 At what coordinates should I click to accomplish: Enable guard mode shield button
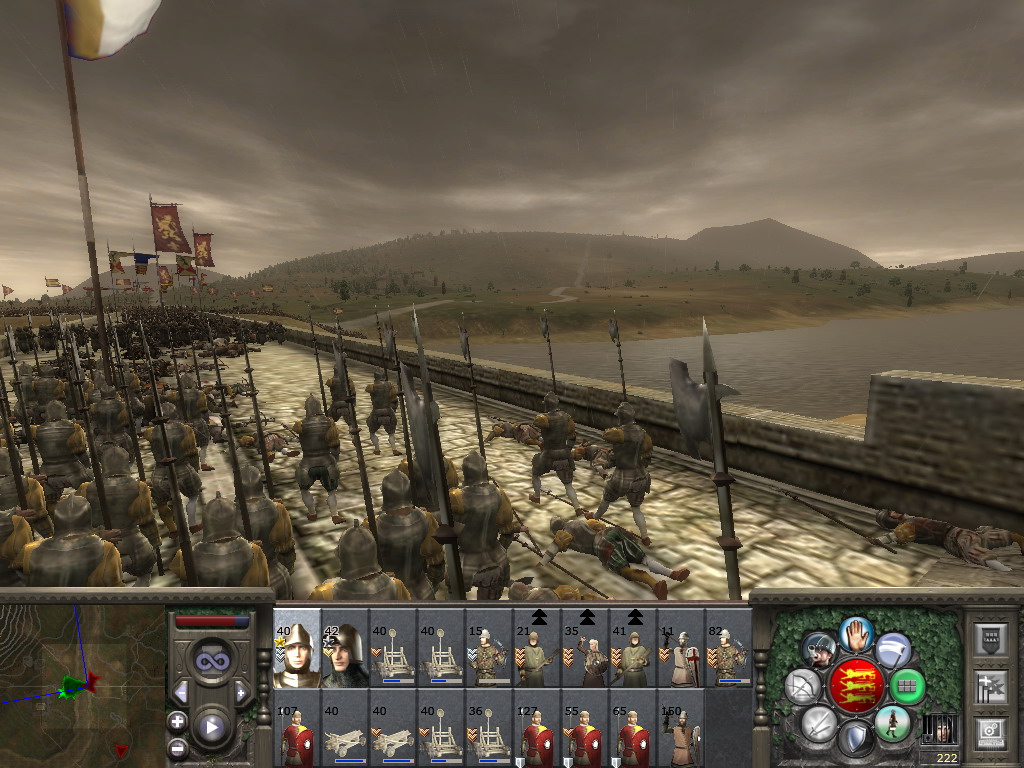[x=855, y=738]
